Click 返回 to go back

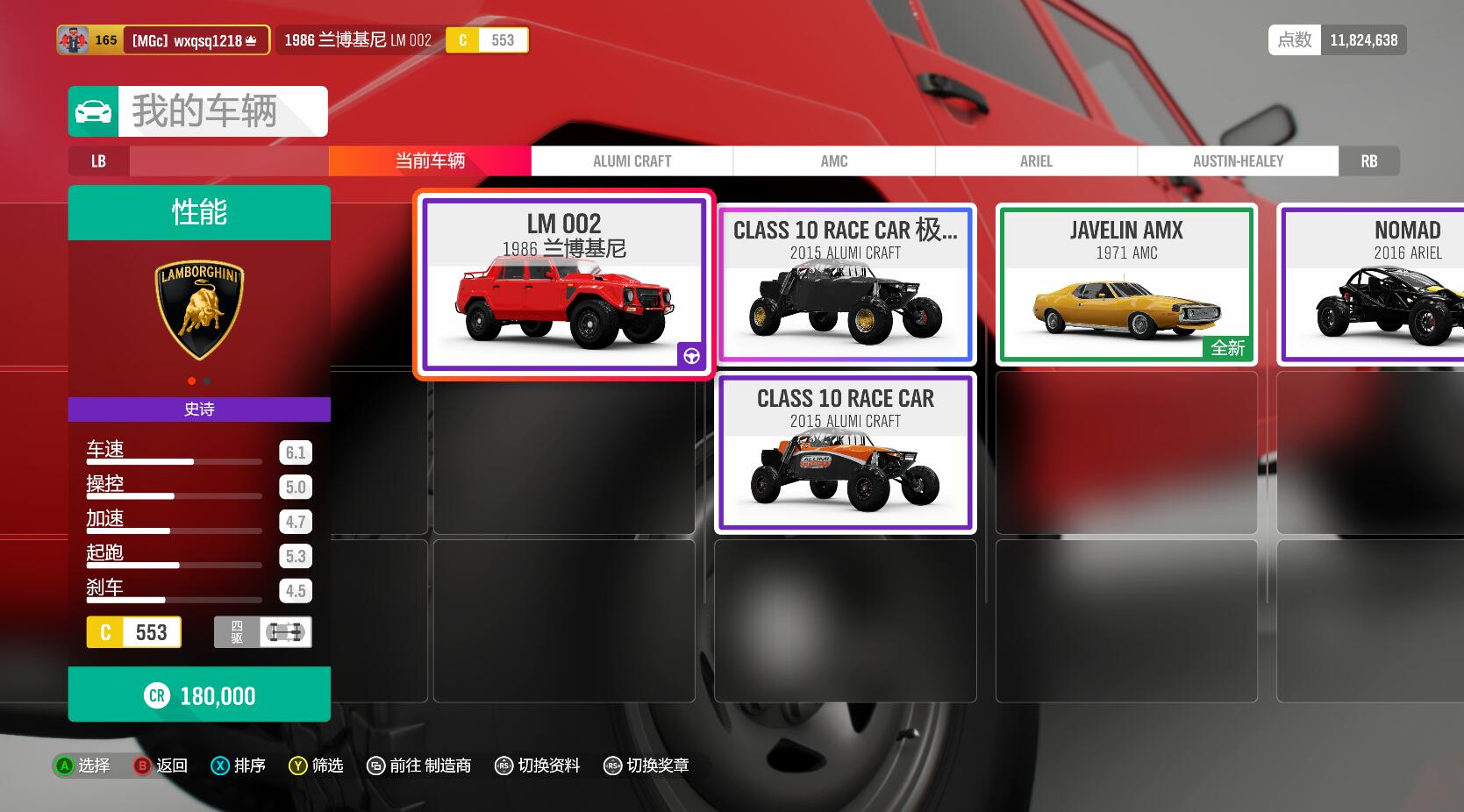(x=161, y=766)
